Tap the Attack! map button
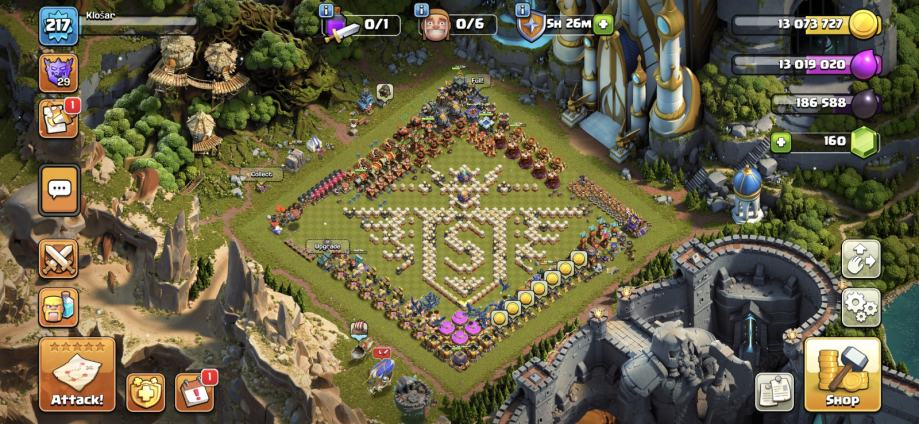The width and height of the screenshot is (919, 424). [77, 374]
